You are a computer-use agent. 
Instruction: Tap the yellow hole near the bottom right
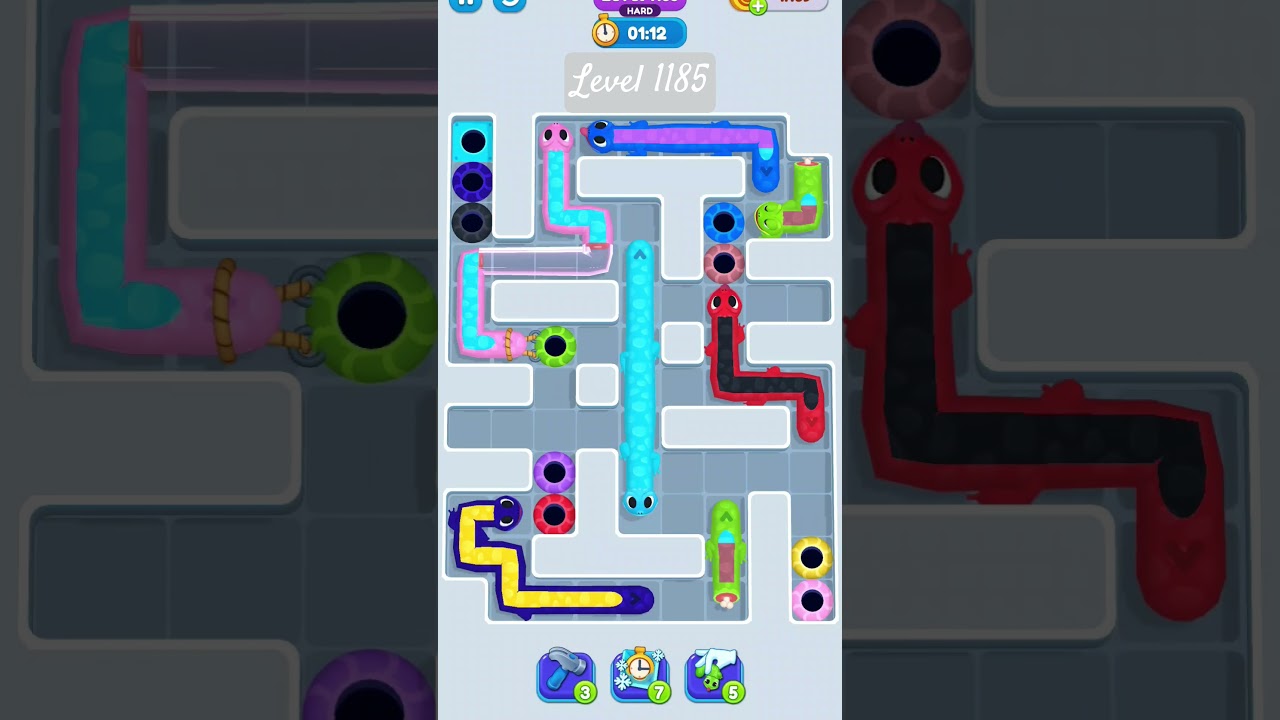812,557
